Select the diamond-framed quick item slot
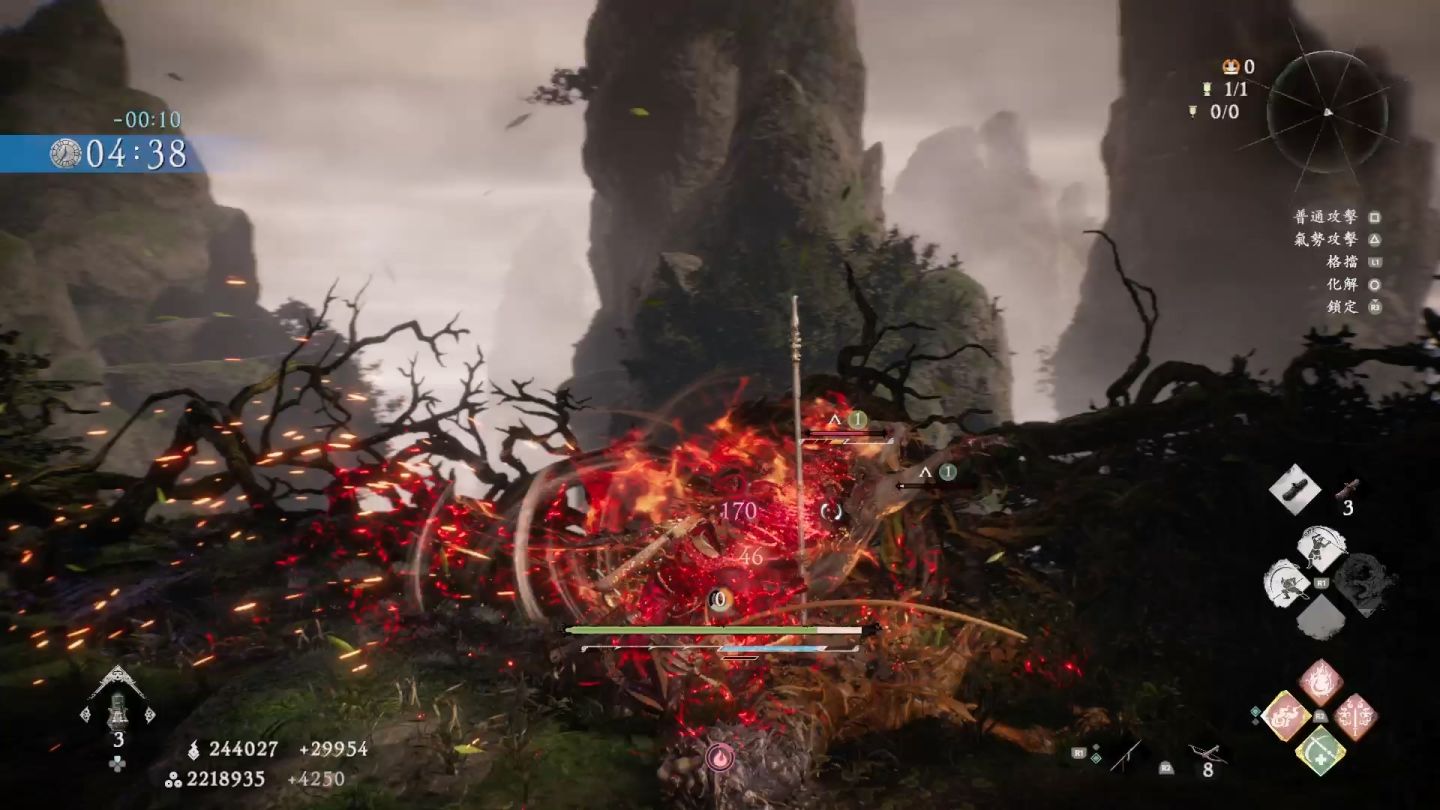The width and height of the screenshot is (1440, 810). point(1294,489)
